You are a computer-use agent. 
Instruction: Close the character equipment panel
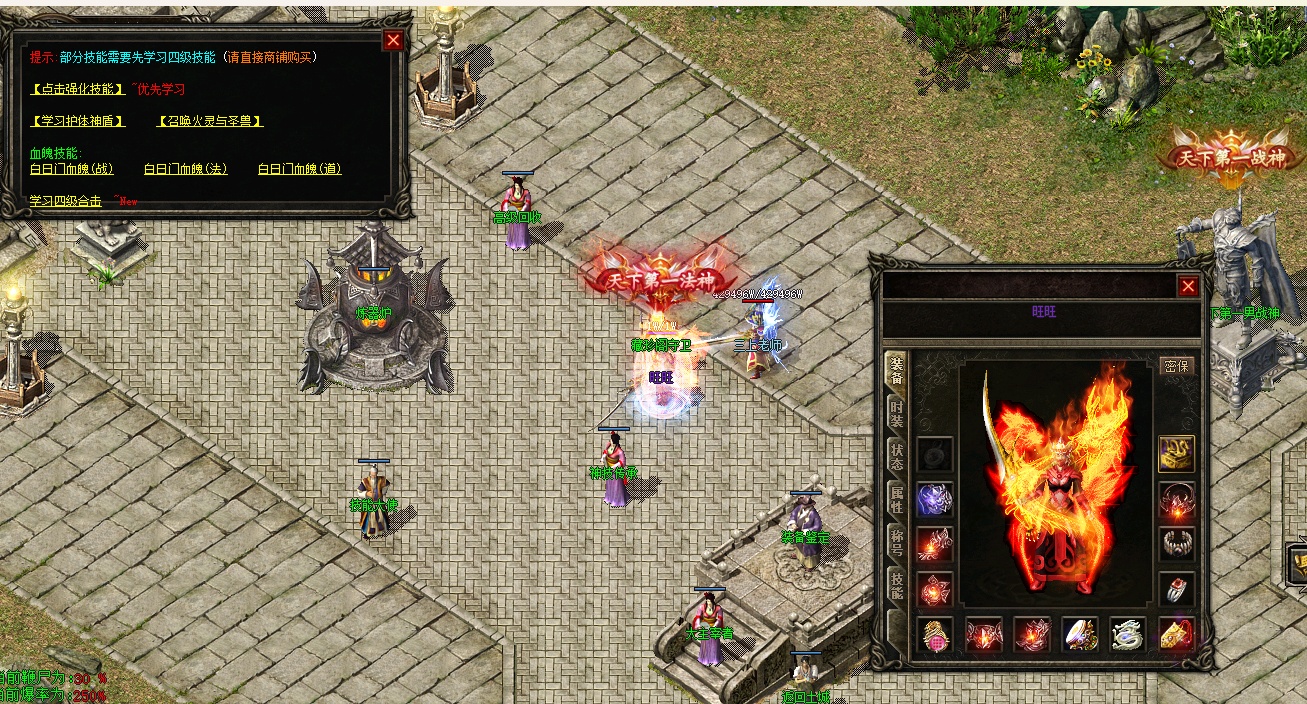[x=1188, y=287]
